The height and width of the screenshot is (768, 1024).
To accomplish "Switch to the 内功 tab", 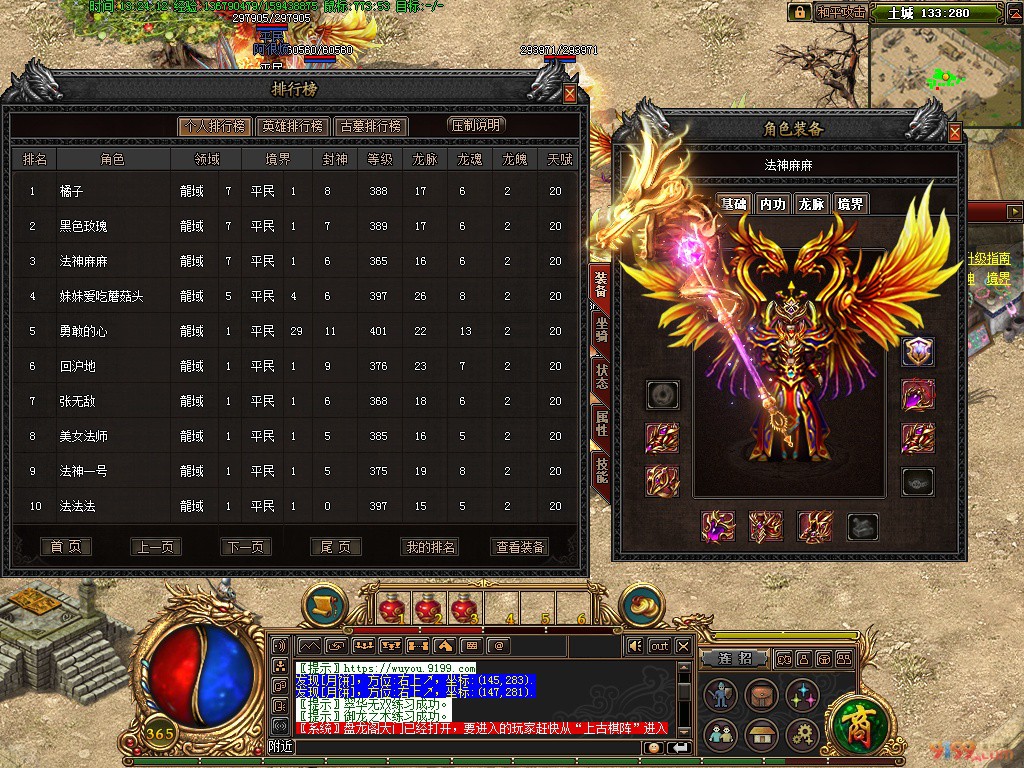I will [x=772, y=204].
